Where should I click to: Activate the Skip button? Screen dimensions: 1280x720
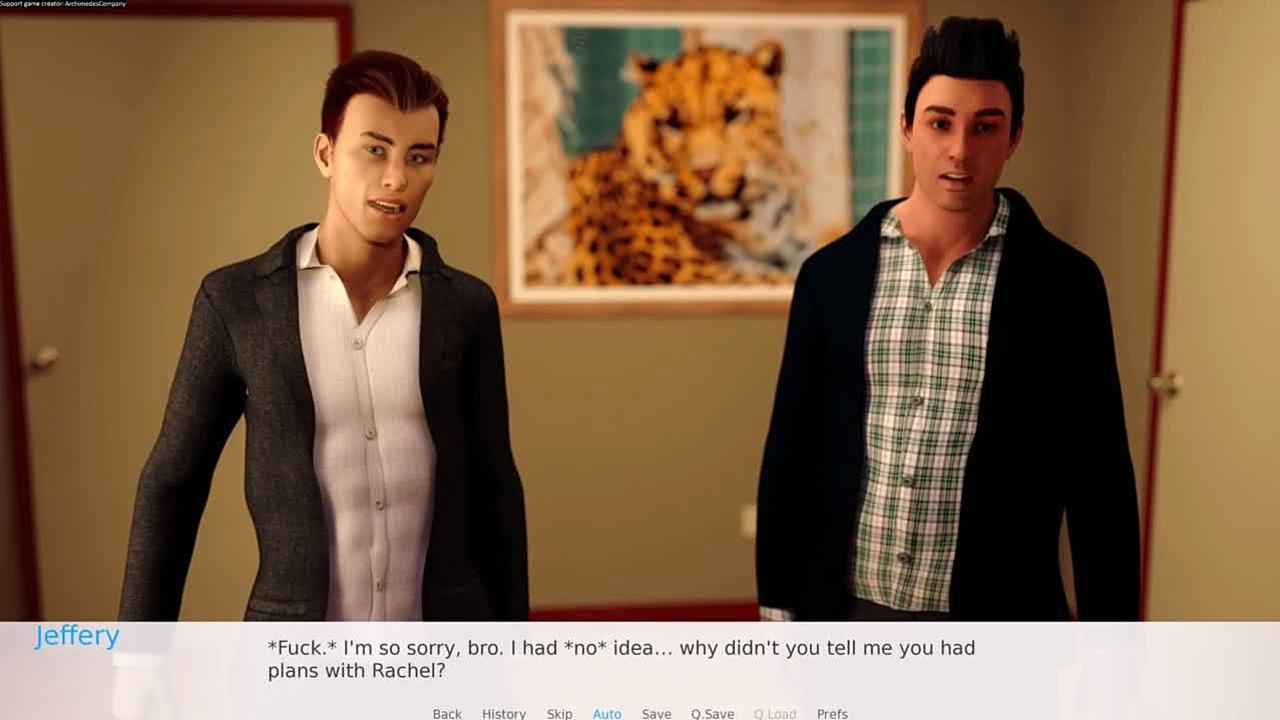(559, 713)
